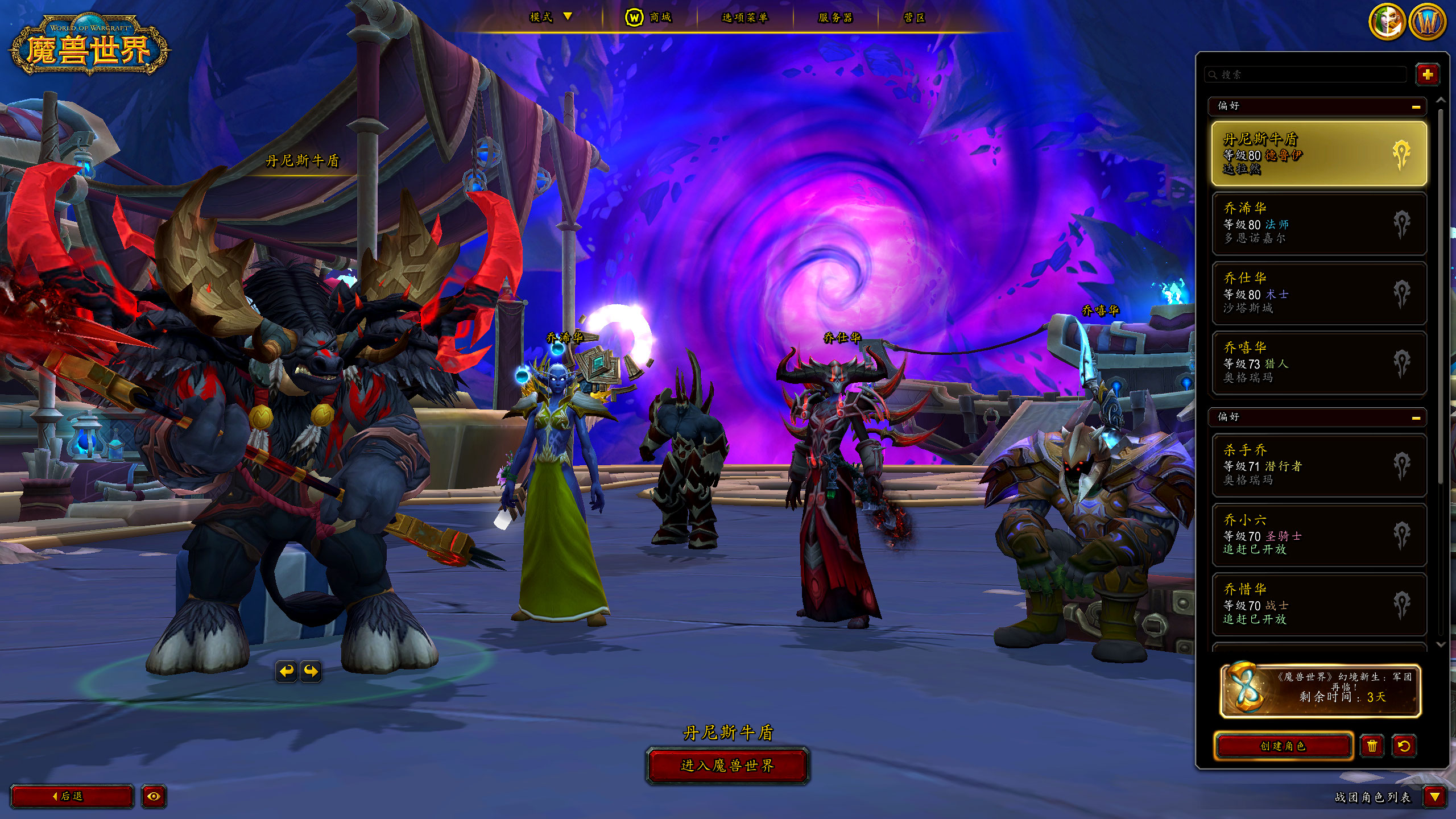The image size is (1456, 819).
Task: Open the 战团角色列表 dropdown arrow
Action: 1434,797
